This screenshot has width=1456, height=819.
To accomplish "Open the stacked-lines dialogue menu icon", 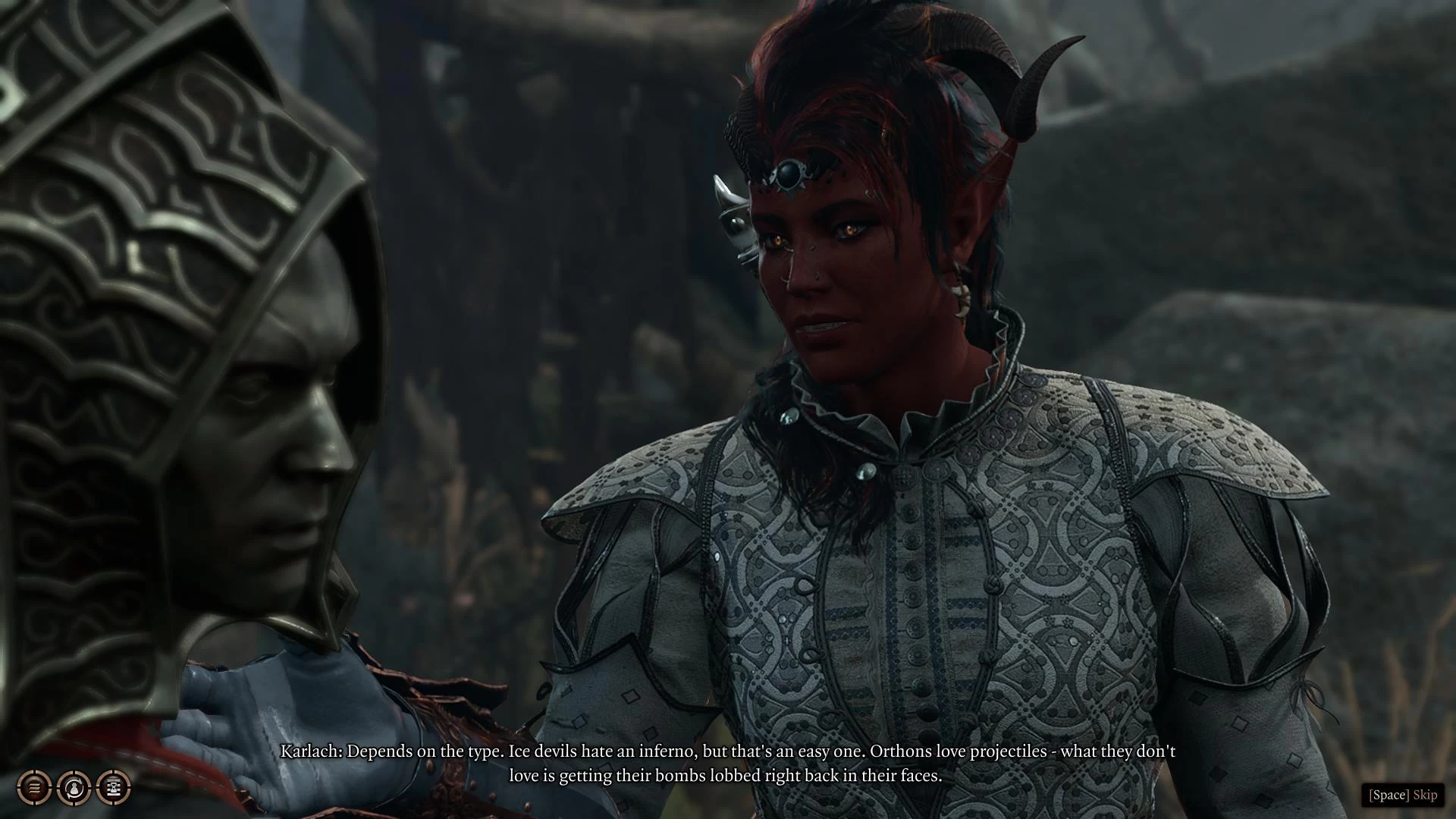I will click(34, 788).
